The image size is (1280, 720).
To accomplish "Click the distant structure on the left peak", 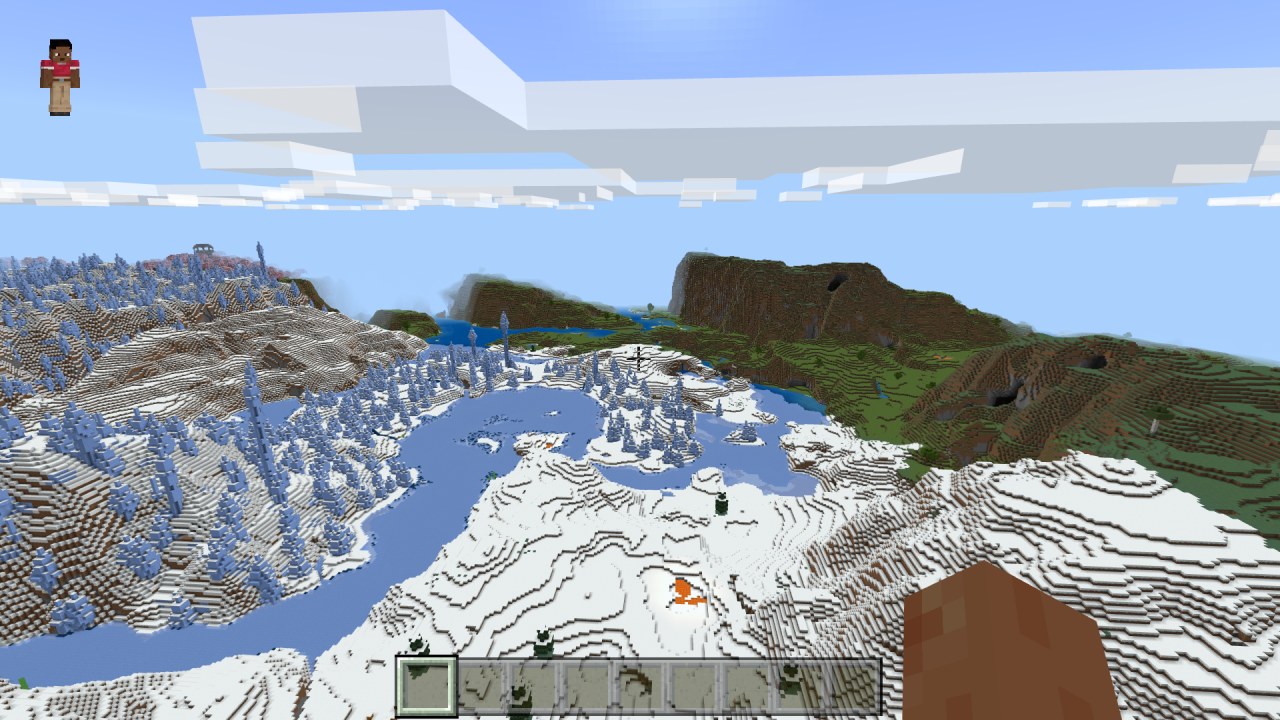I will pyautogui.click(x=202, y=247).
